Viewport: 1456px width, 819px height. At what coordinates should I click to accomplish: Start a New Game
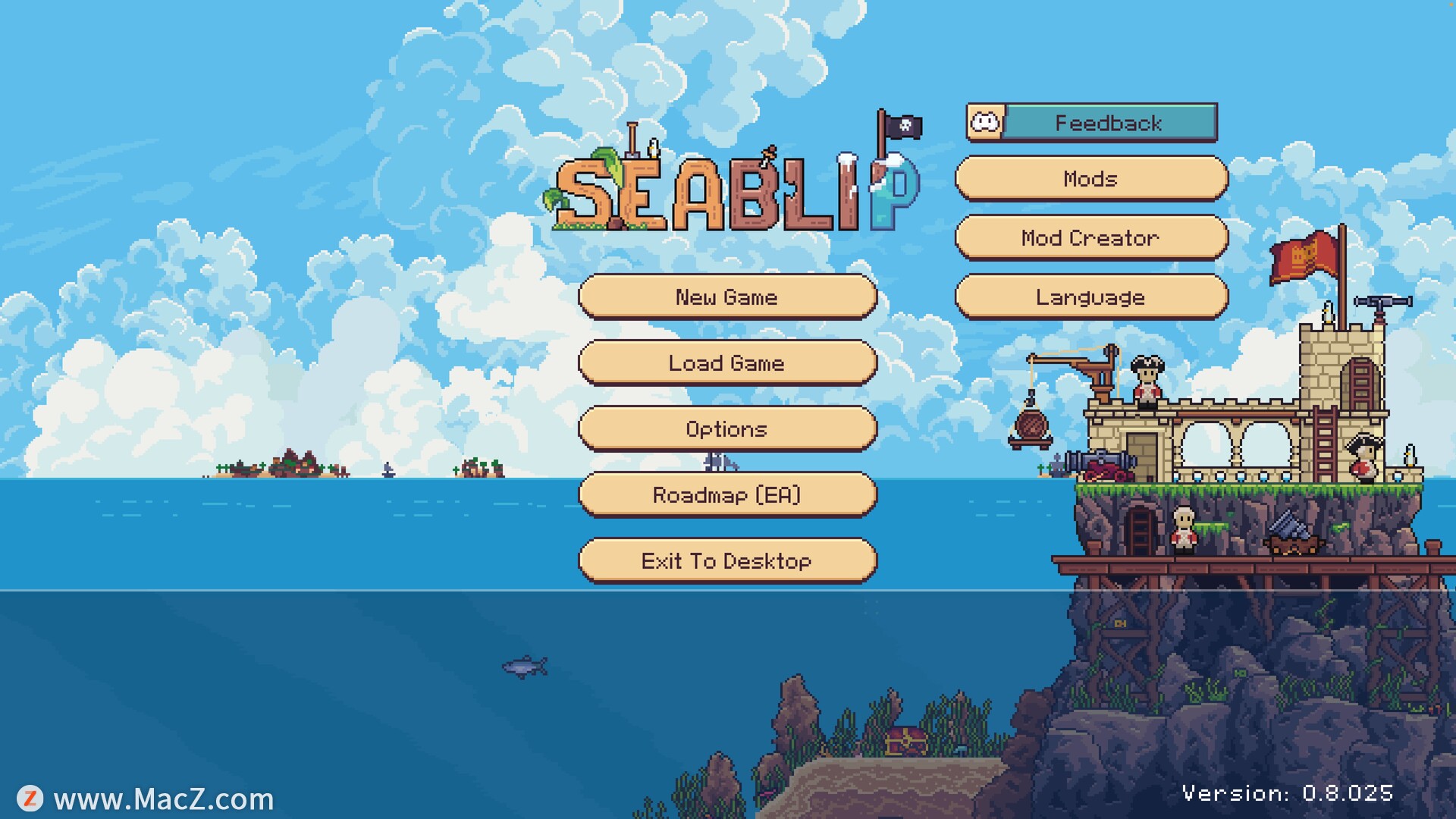[726, 297]
